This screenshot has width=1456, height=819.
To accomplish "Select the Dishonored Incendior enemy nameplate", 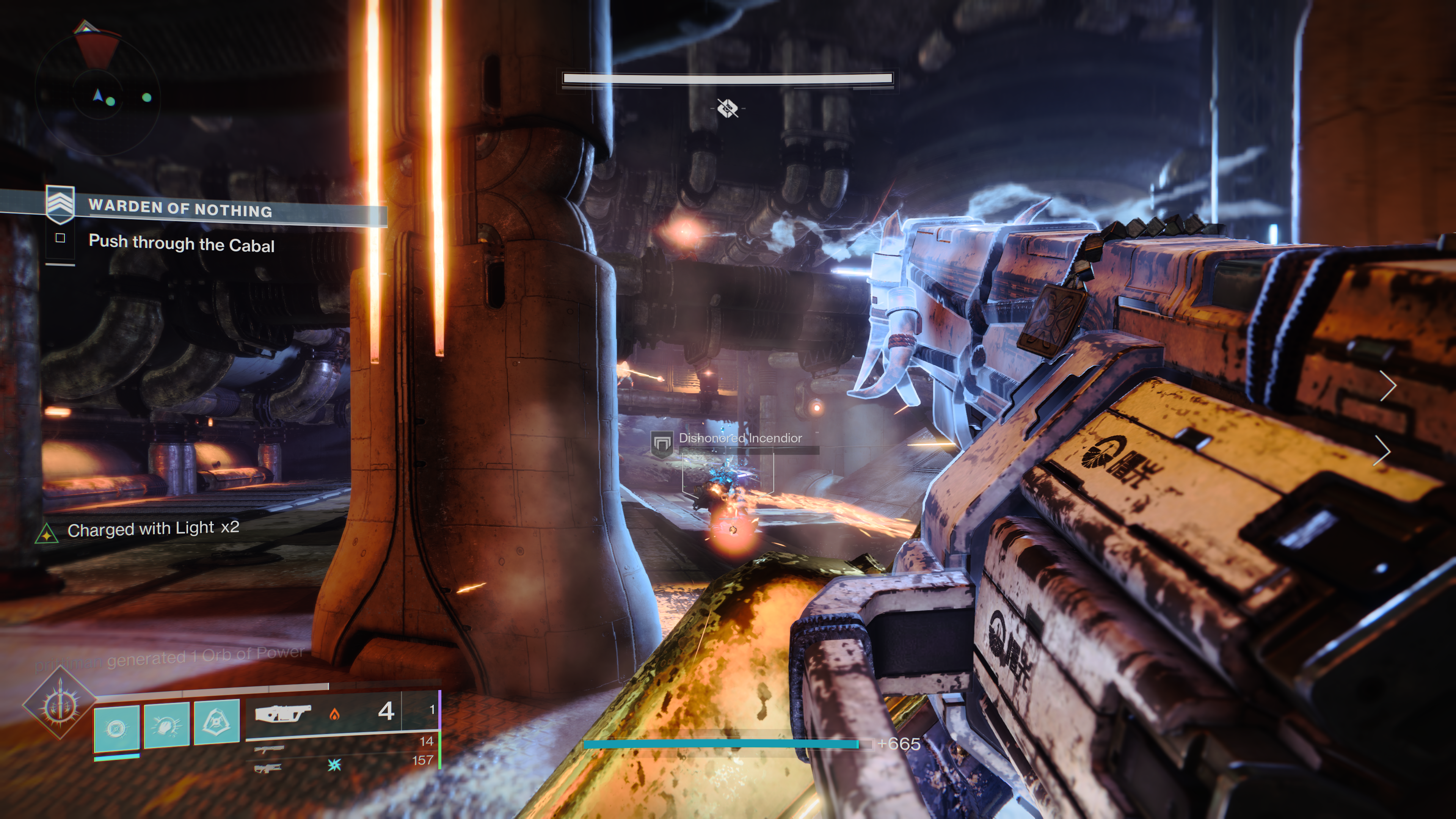I will coord(739,439).
